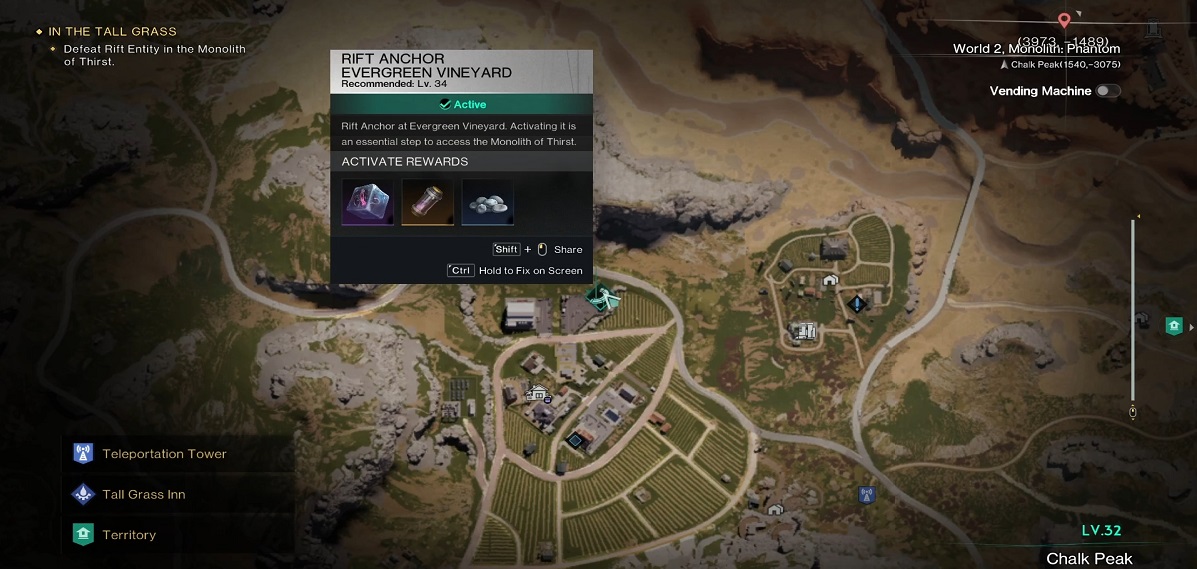Select the blue diamond alert marker
This screenshot has height=569, width=1197.
(857, 303)
